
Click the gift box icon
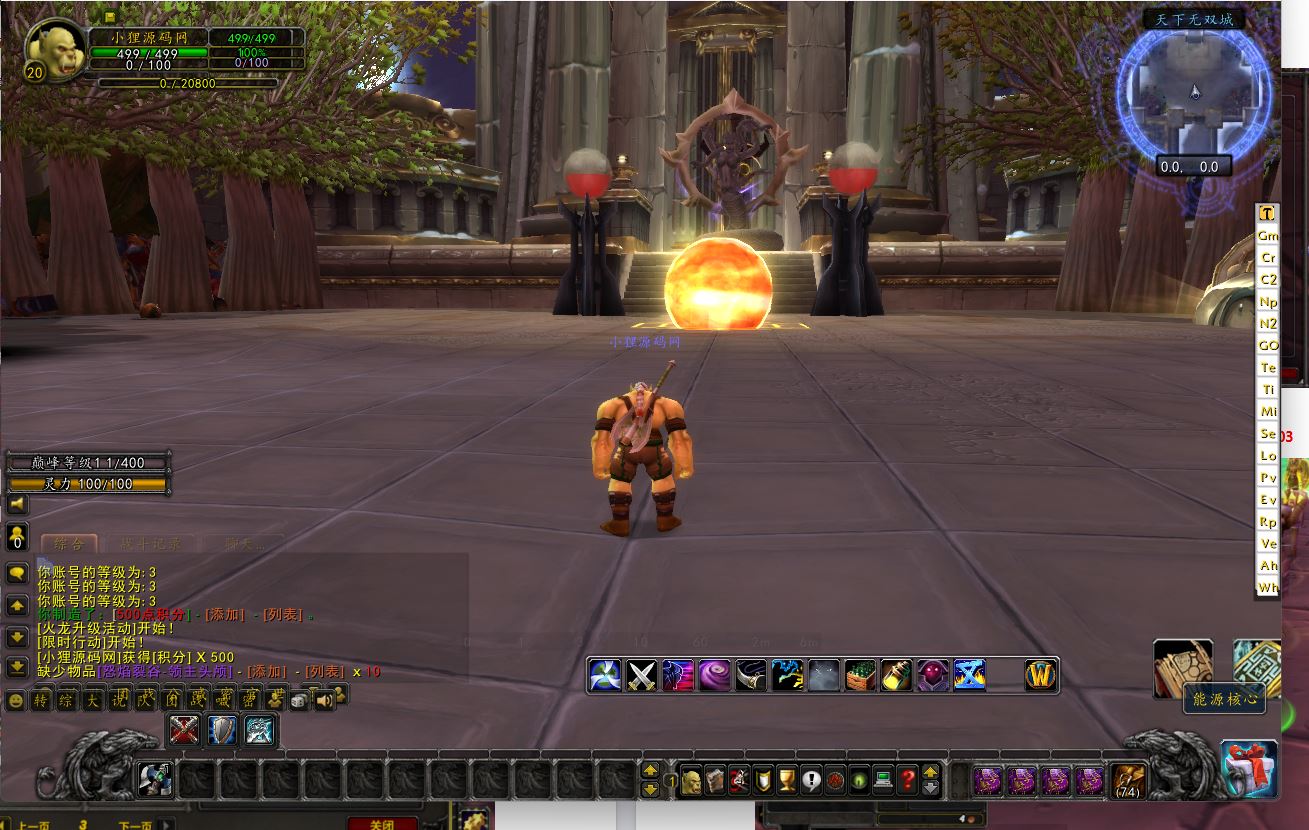tap(1250, 767)
